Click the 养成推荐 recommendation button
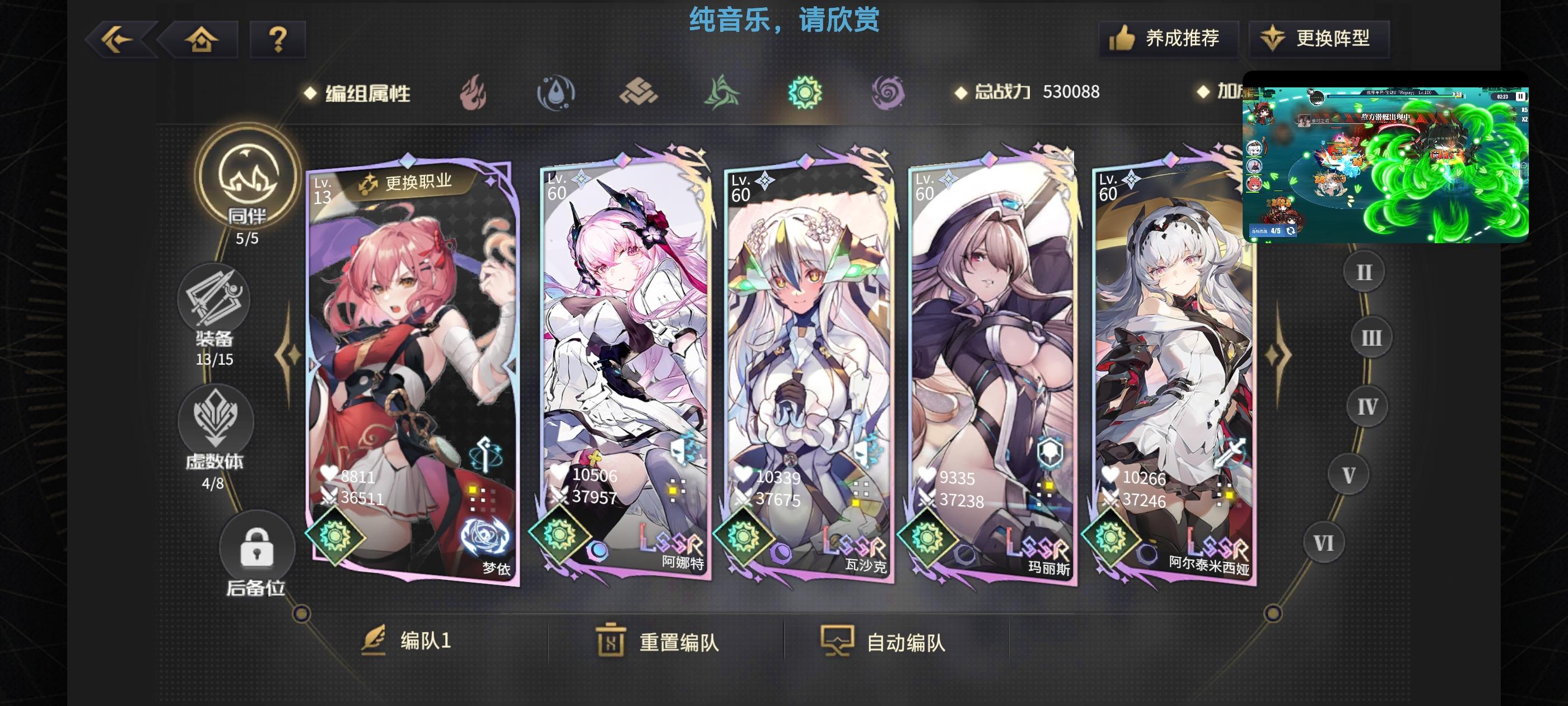 click(x=1168, y=38)
